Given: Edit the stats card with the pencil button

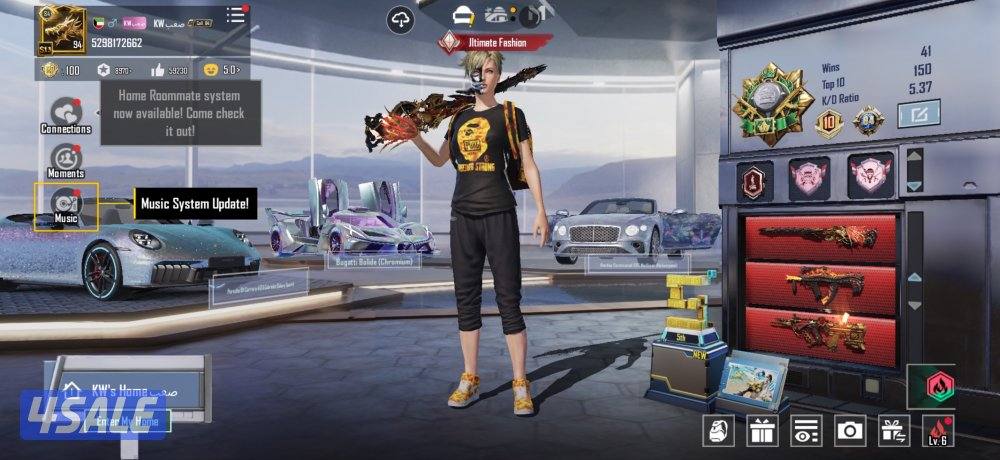Looking at the screenshot, I should click(917, 115).
